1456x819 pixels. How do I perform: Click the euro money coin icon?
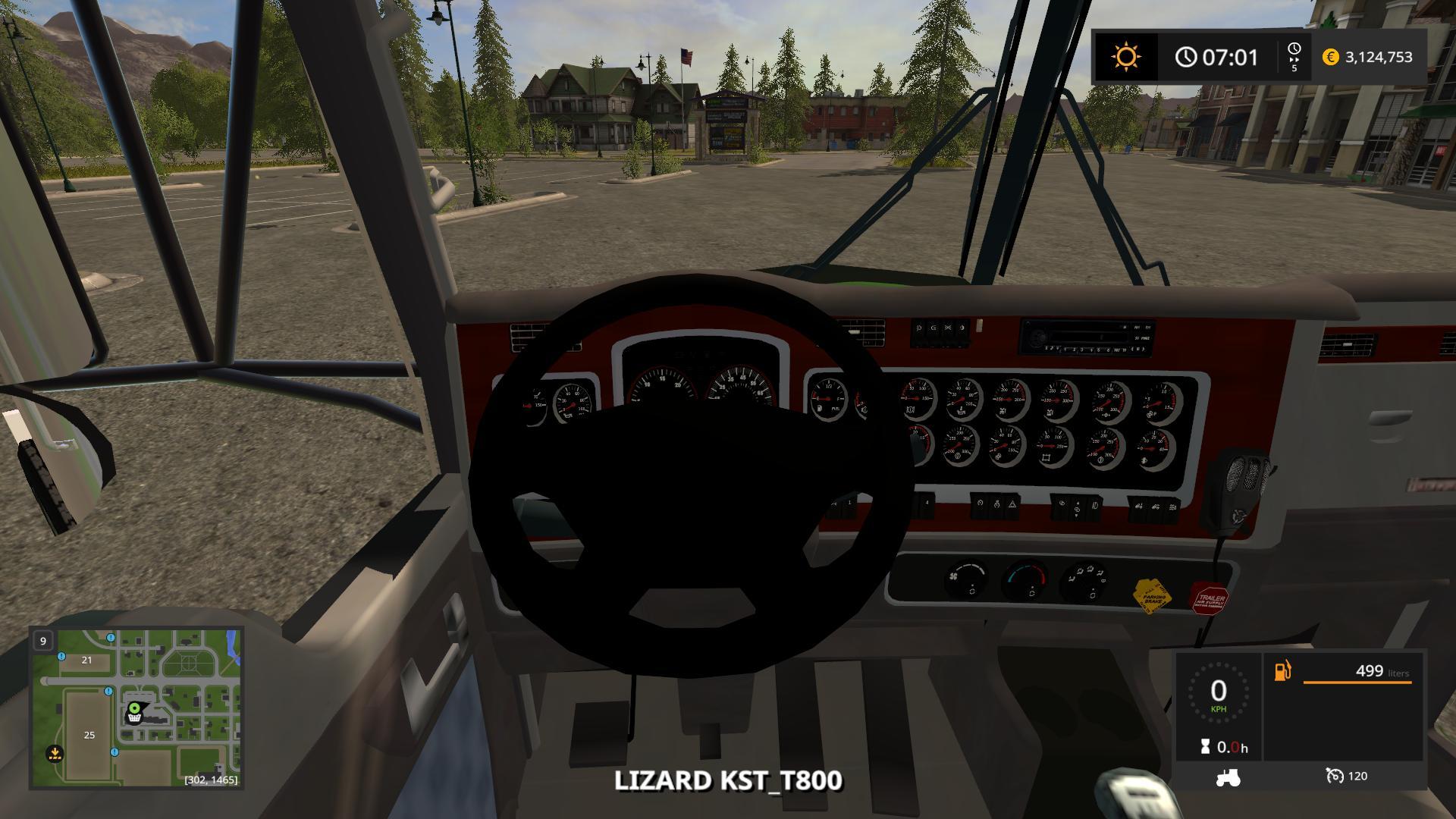[x=1330, y=57]
